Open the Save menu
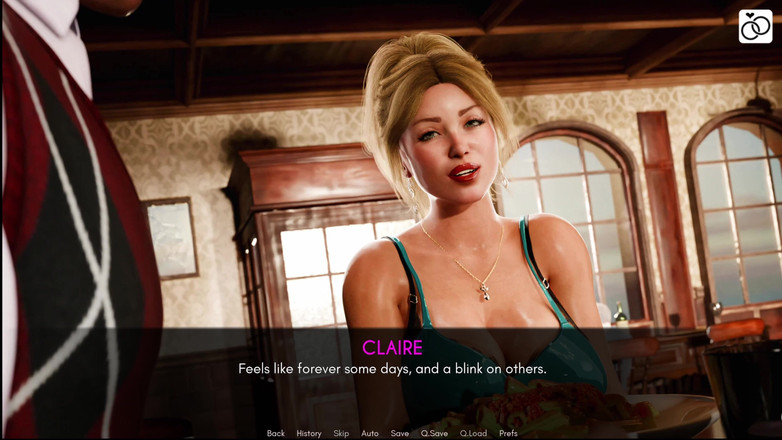 [400, 433]
